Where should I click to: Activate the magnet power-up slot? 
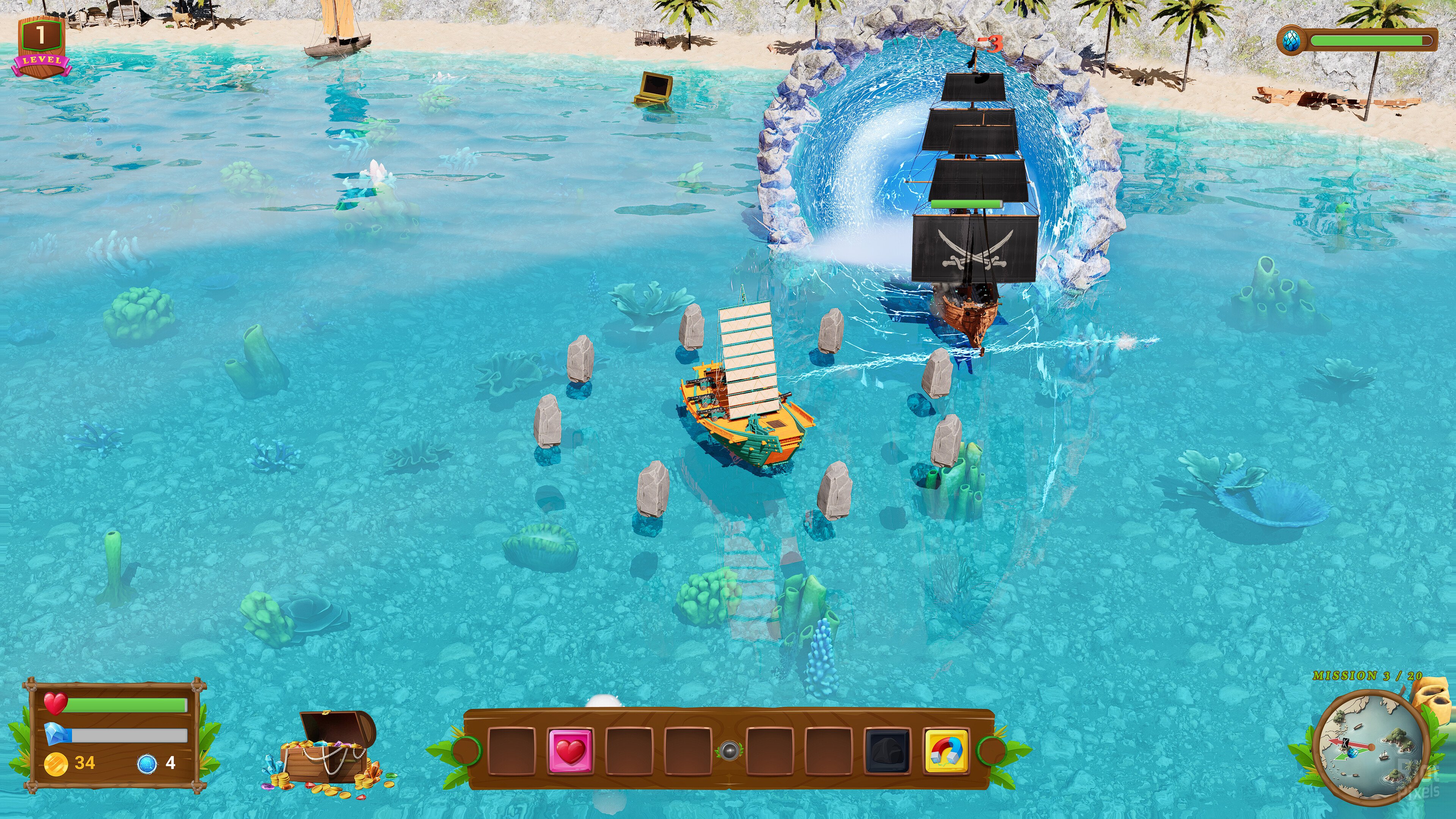point(946,751)
